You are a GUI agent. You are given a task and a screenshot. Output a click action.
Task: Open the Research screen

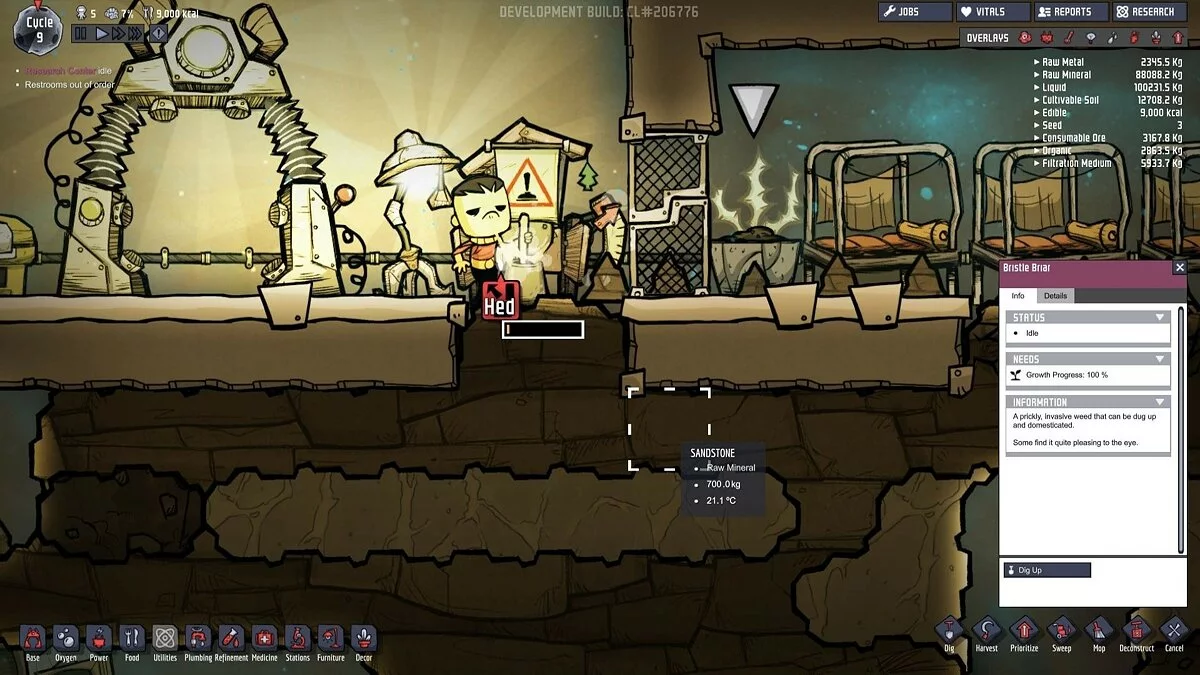[1151, 12]
